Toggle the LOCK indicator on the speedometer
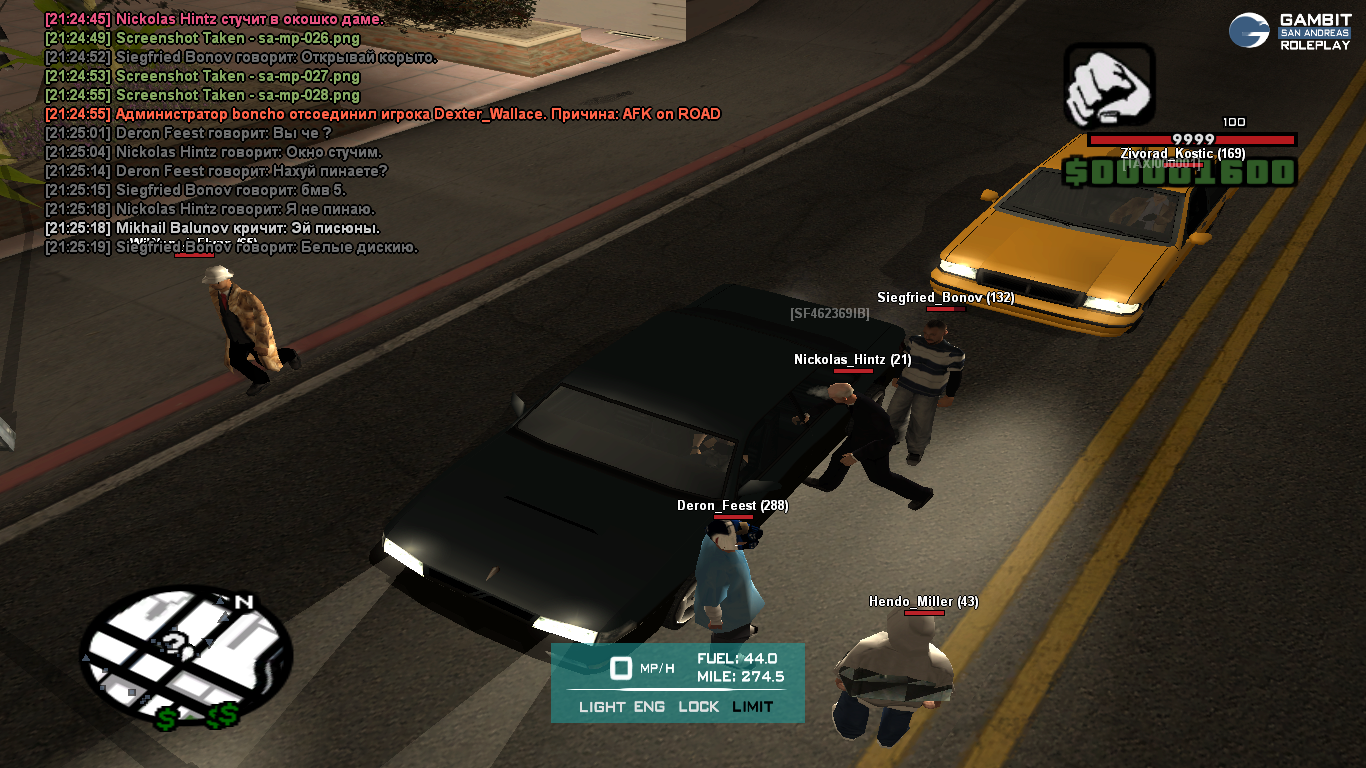 point(698,707)
